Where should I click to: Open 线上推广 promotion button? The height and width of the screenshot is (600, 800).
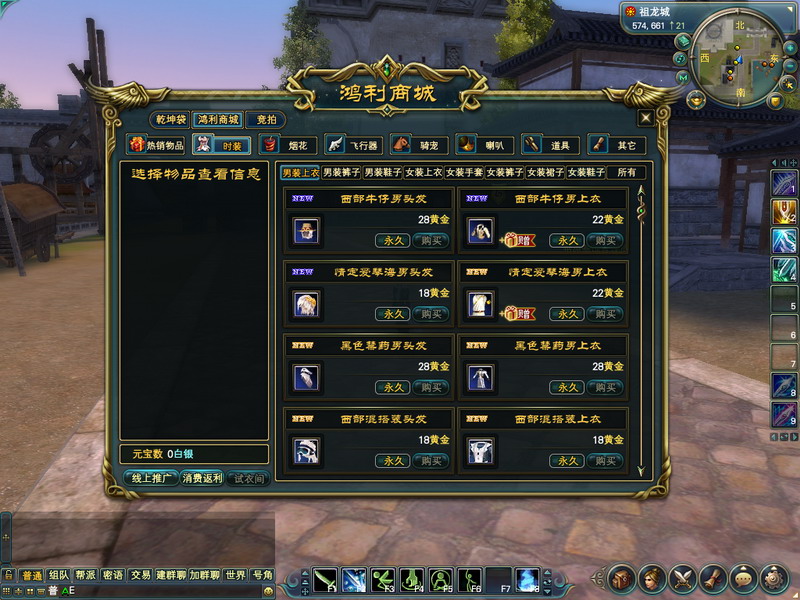click(x=149, y=479)
